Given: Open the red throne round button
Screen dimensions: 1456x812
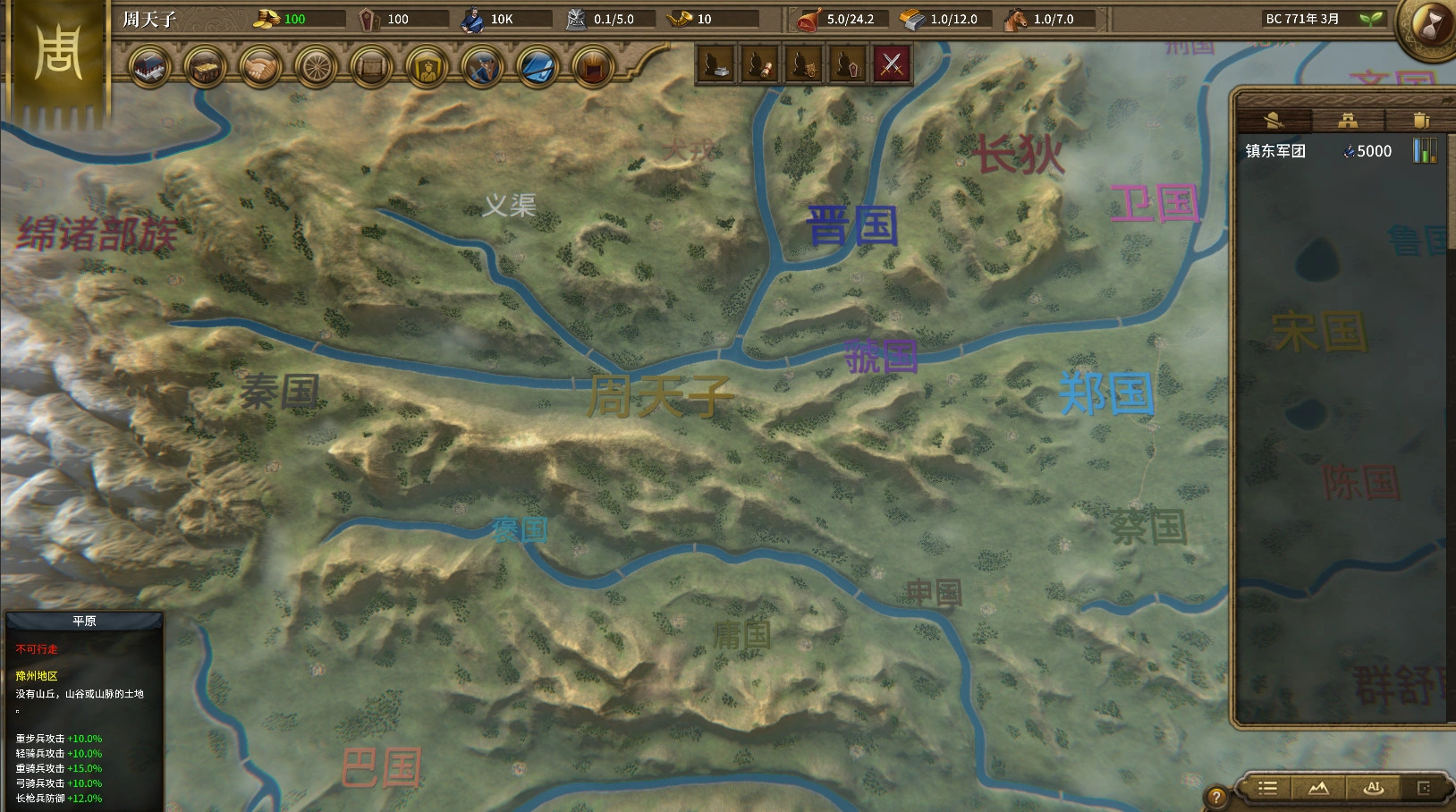Looking at the screenshot, I should click(592, 67).
